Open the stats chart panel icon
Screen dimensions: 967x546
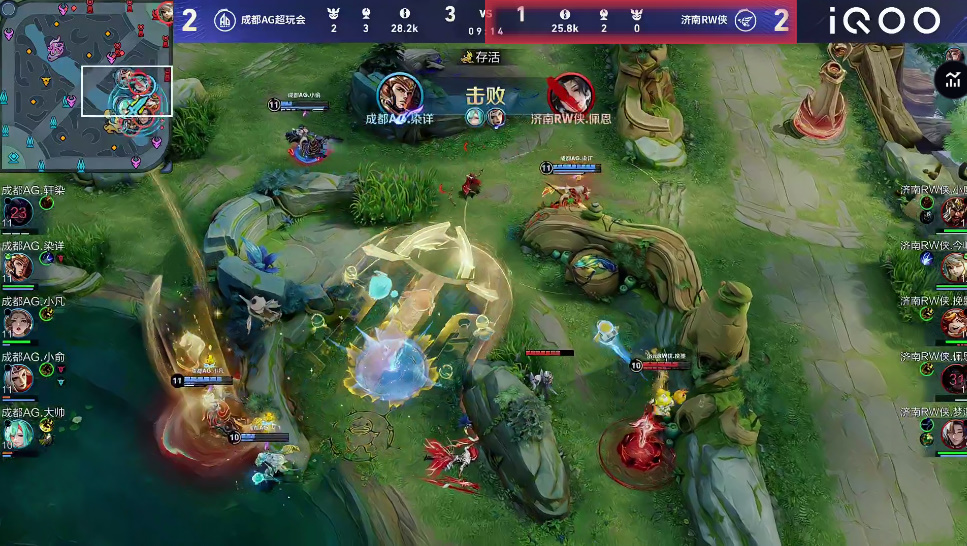(950, 79)
